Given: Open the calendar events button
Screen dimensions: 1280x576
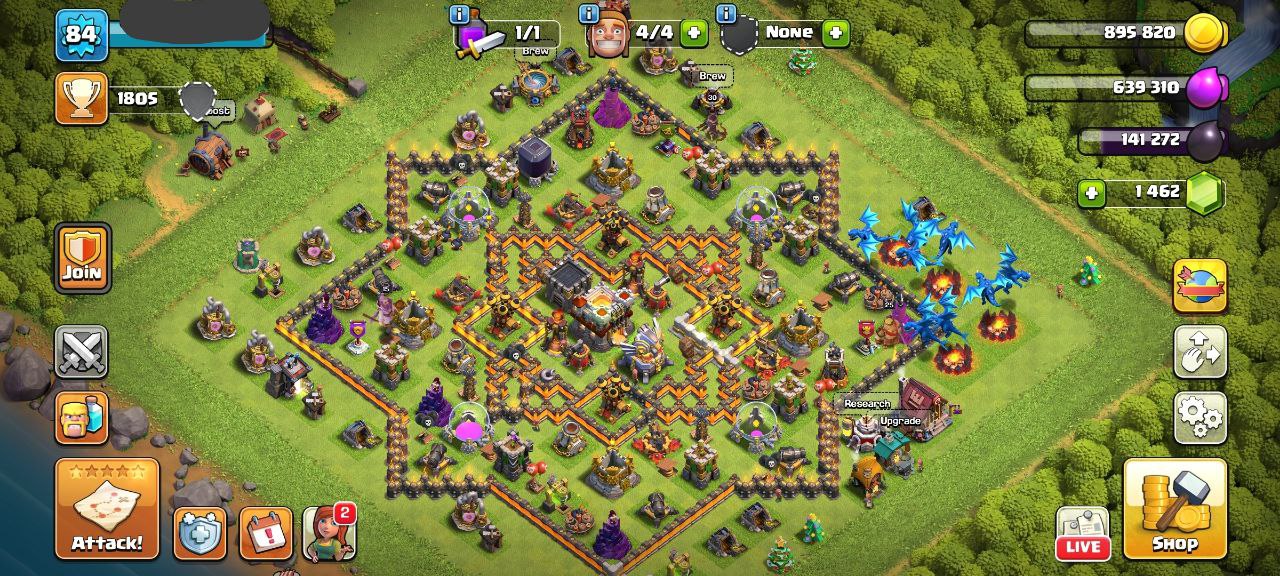Looking at the screenshot, I should (266, 533).
